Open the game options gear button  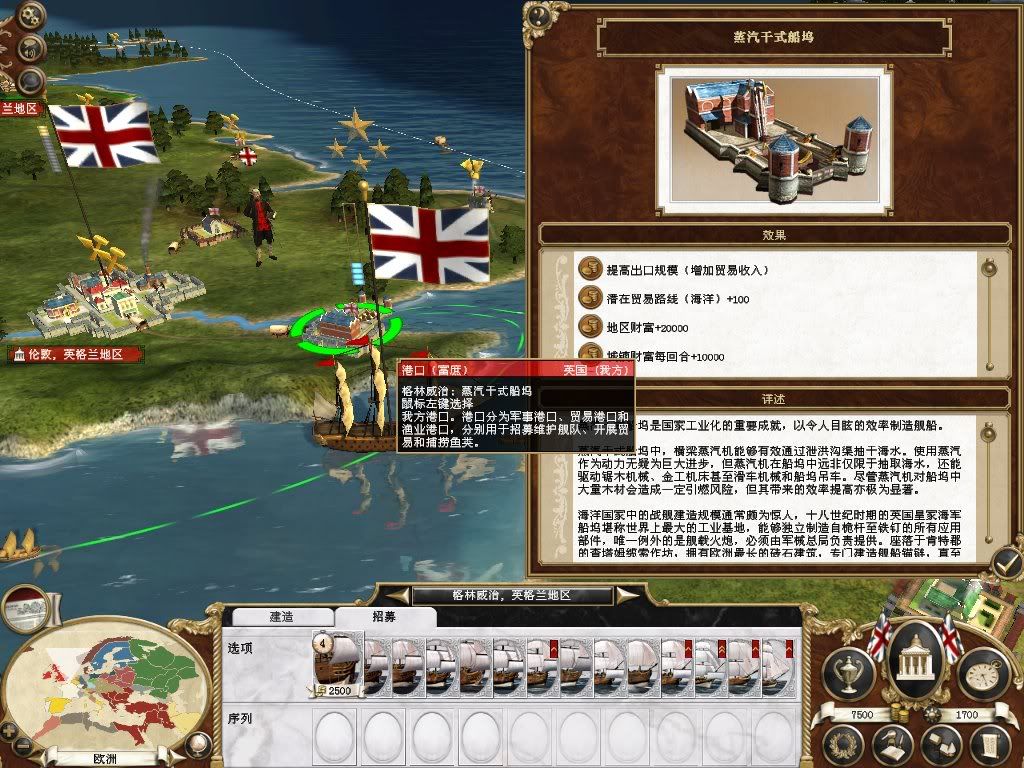[30, 17]
